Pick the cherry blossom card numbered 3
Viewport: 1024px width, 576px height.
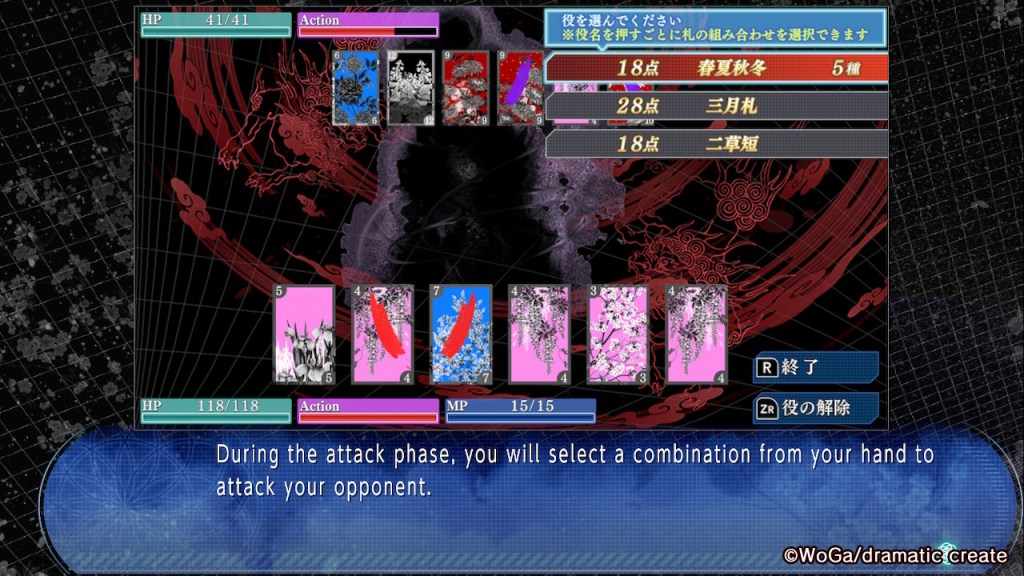click(x=618, y=335)
